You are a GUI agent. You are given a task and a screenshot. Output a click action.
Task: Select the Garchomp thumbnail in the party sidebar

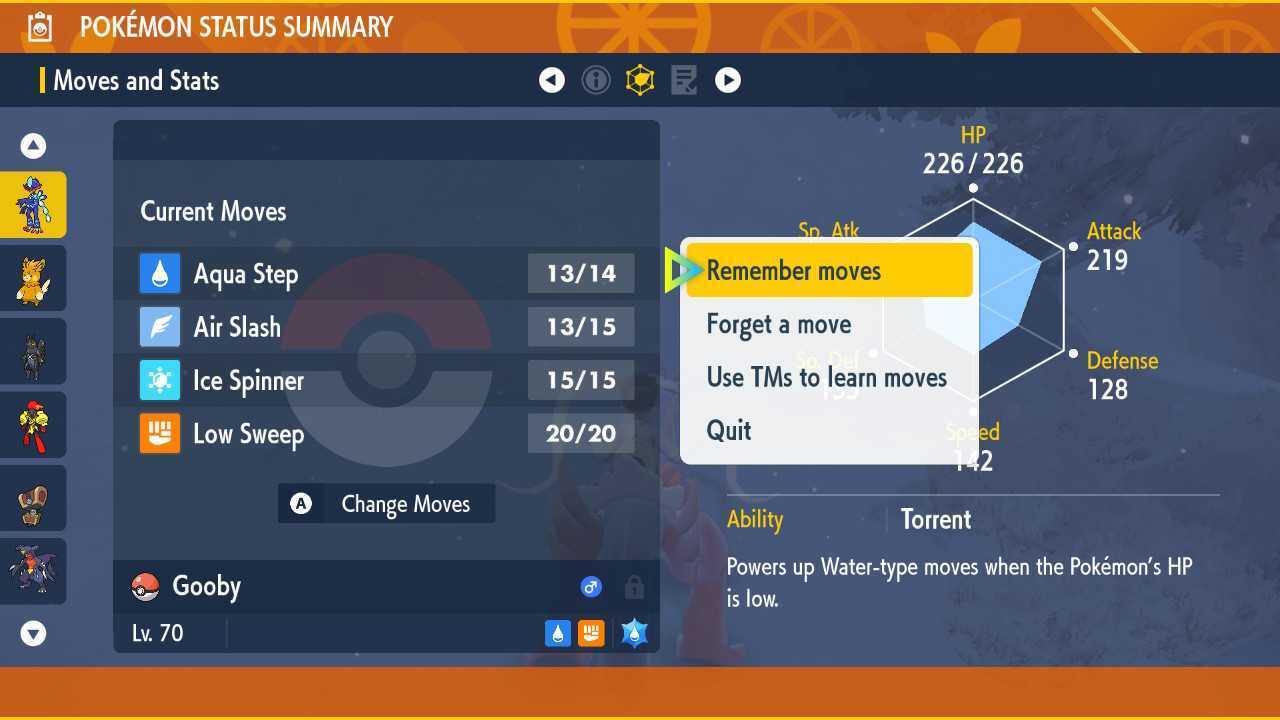pyautogui.click(x=34, y=570)
